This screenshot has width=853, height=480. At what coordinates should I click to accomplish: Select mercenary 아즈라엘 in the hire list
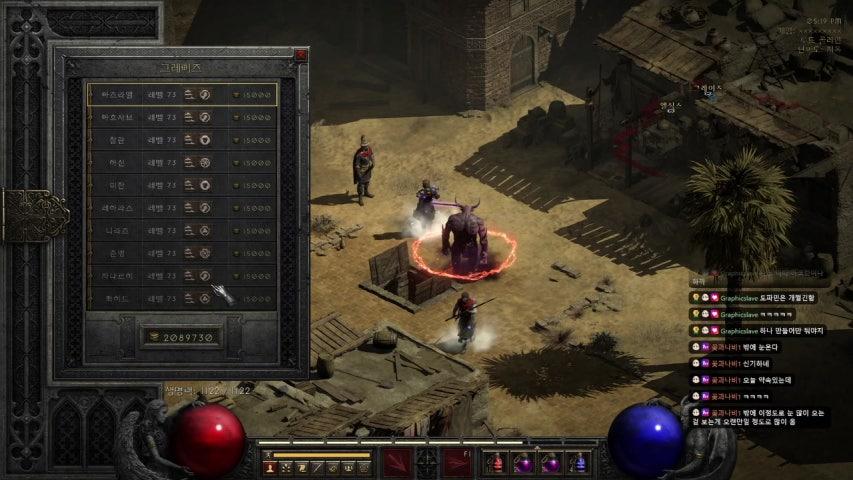180,95
